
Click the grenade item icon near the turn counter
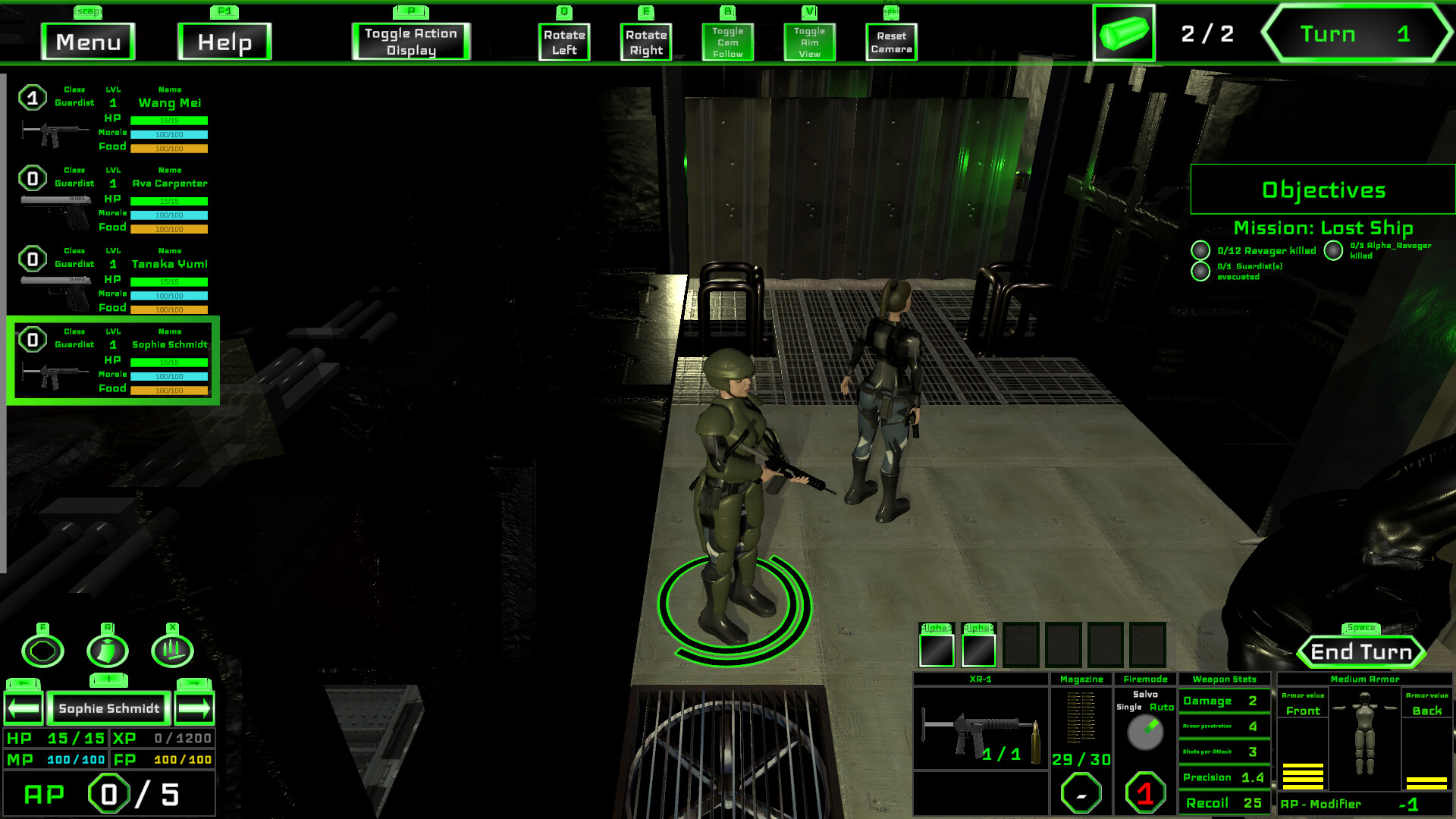(1125, 34)
